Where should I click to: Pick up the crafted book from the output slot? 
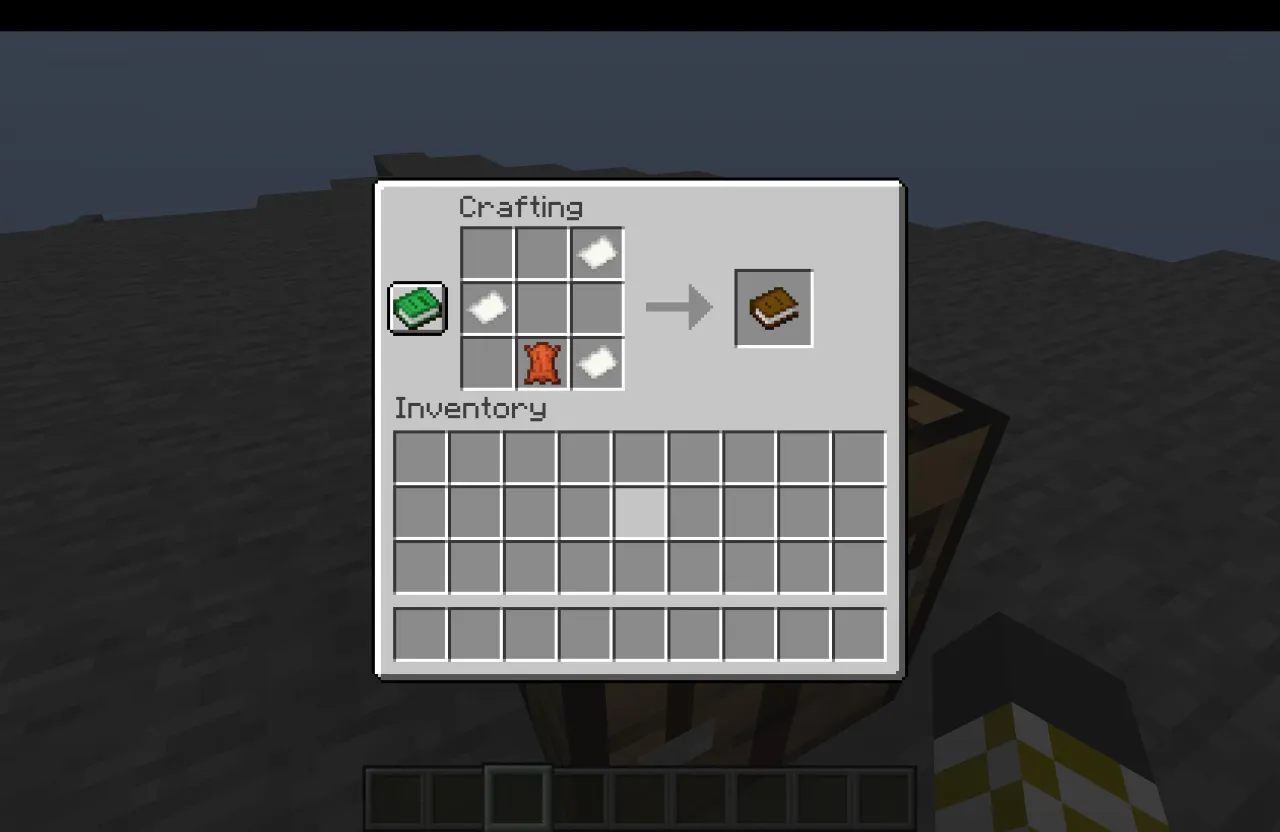774,307
